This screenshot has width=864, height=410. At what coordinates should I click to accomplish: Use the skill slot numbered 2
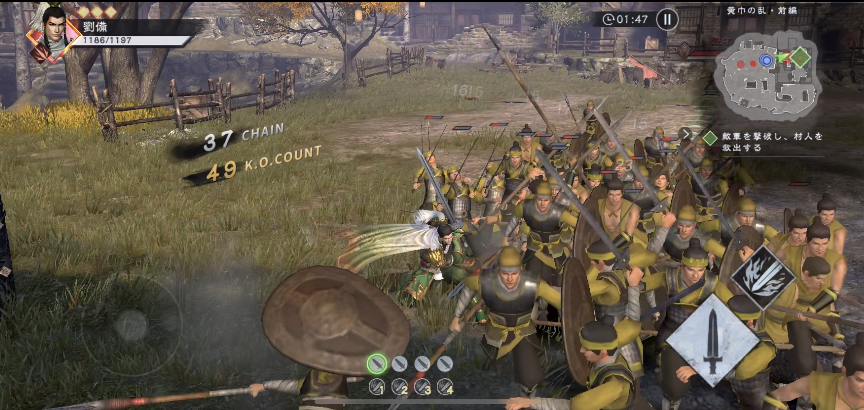coord(399,387)
